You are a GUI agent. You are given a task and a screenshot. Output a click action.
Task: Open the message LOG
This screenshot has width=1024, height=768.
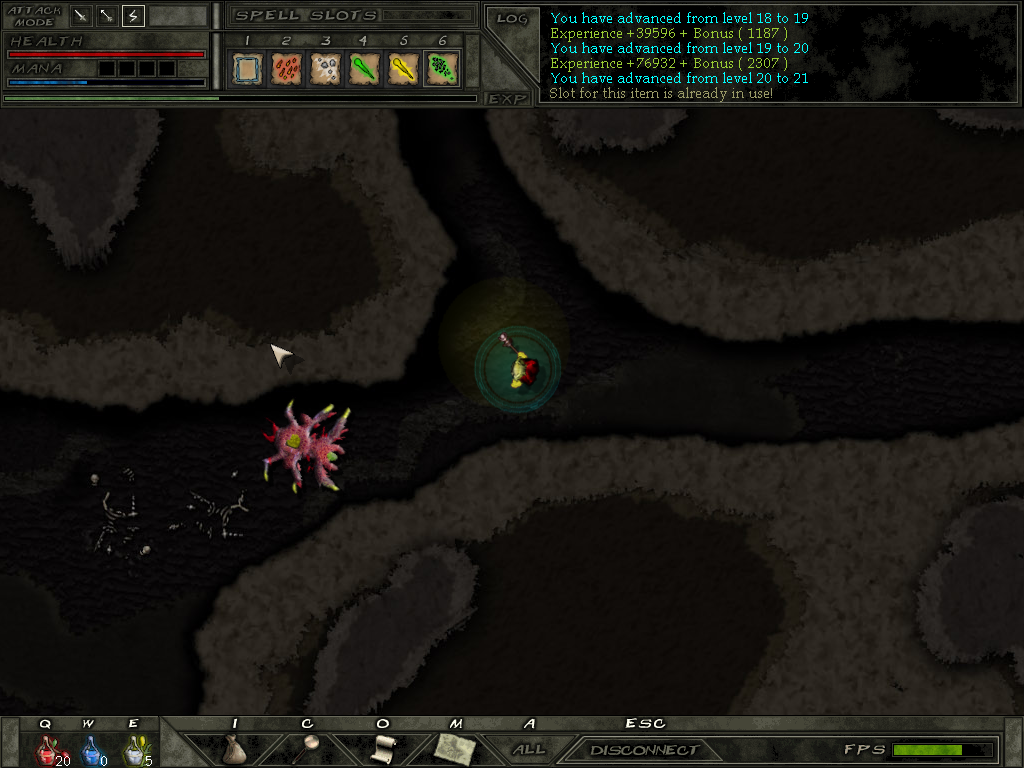pyautogui.click(x=511, y=18)
